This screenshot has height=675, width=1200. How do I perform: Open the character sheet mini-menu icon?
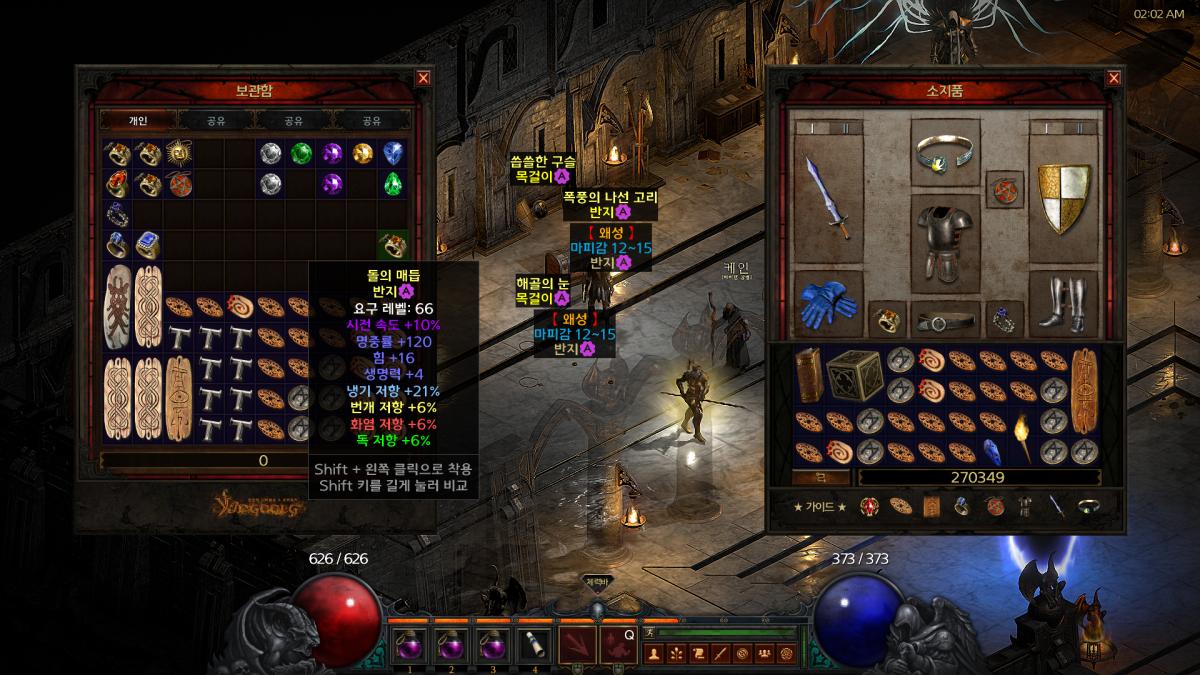coord(656,654)
